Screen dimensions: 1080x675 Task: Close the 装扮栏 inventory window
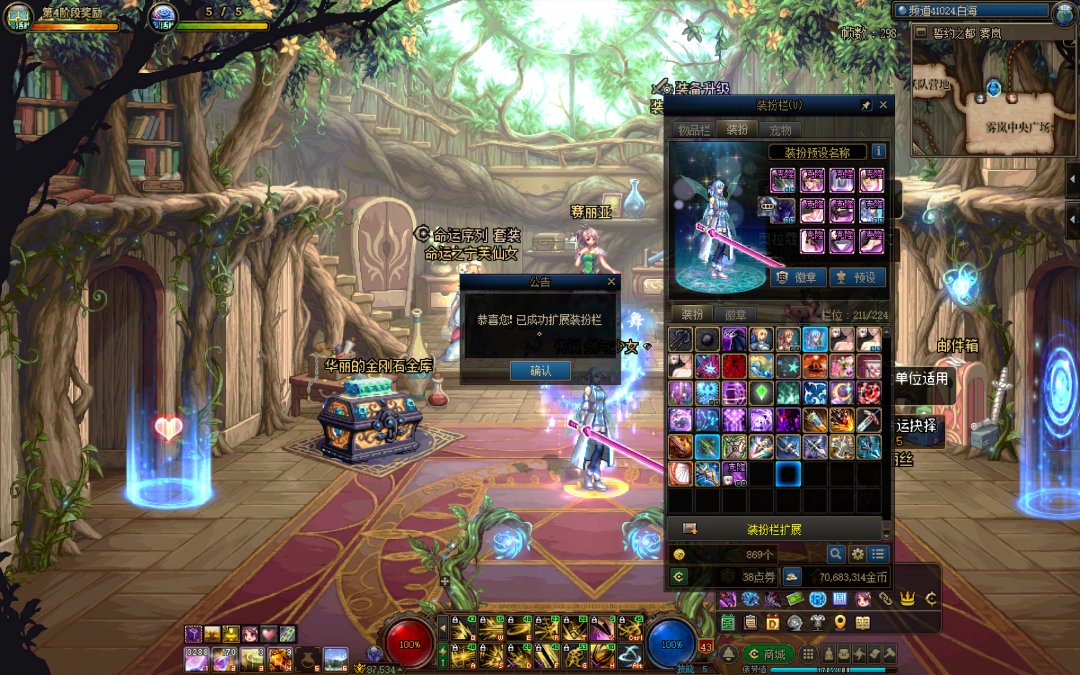pos(883,105)
